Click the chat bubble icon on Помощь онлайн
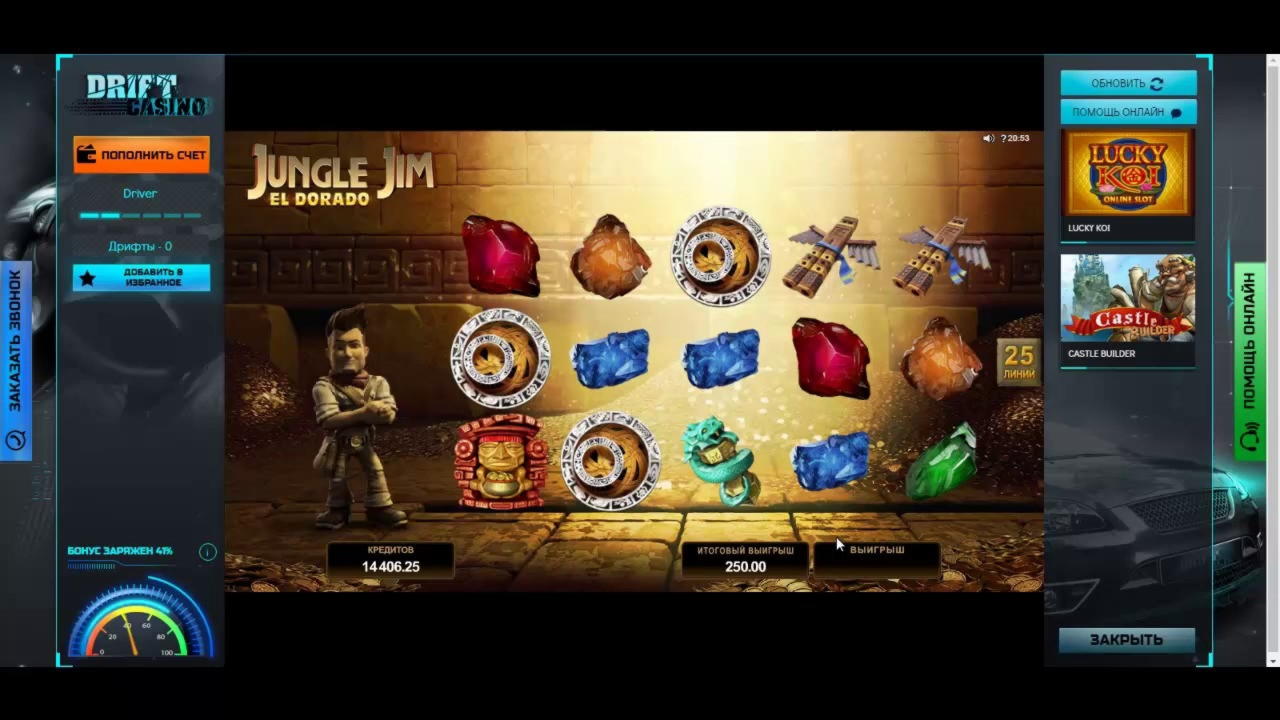 1177,112
